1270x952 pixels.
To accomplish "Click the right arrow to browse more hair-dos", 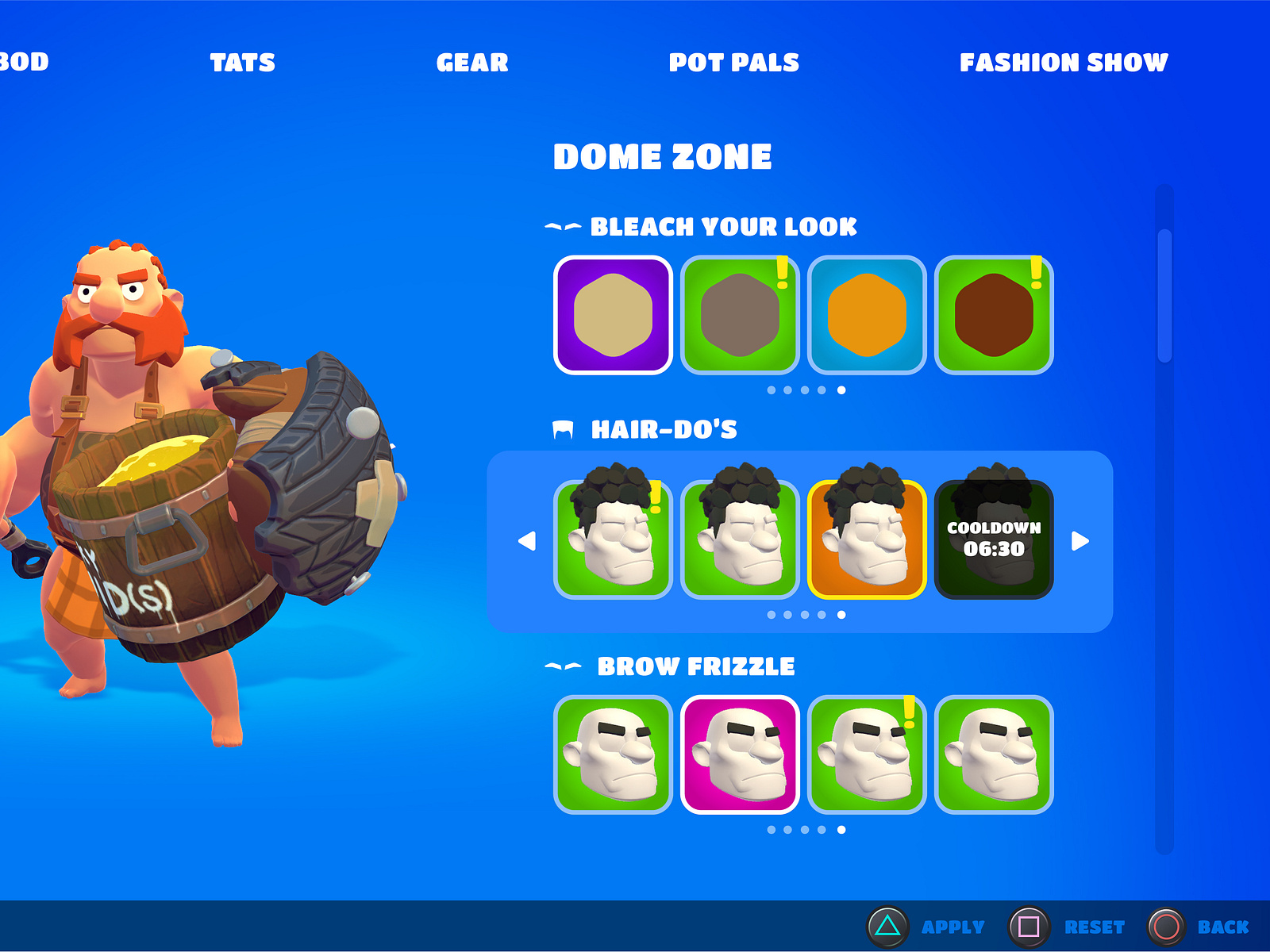I will coord(1078,541).
